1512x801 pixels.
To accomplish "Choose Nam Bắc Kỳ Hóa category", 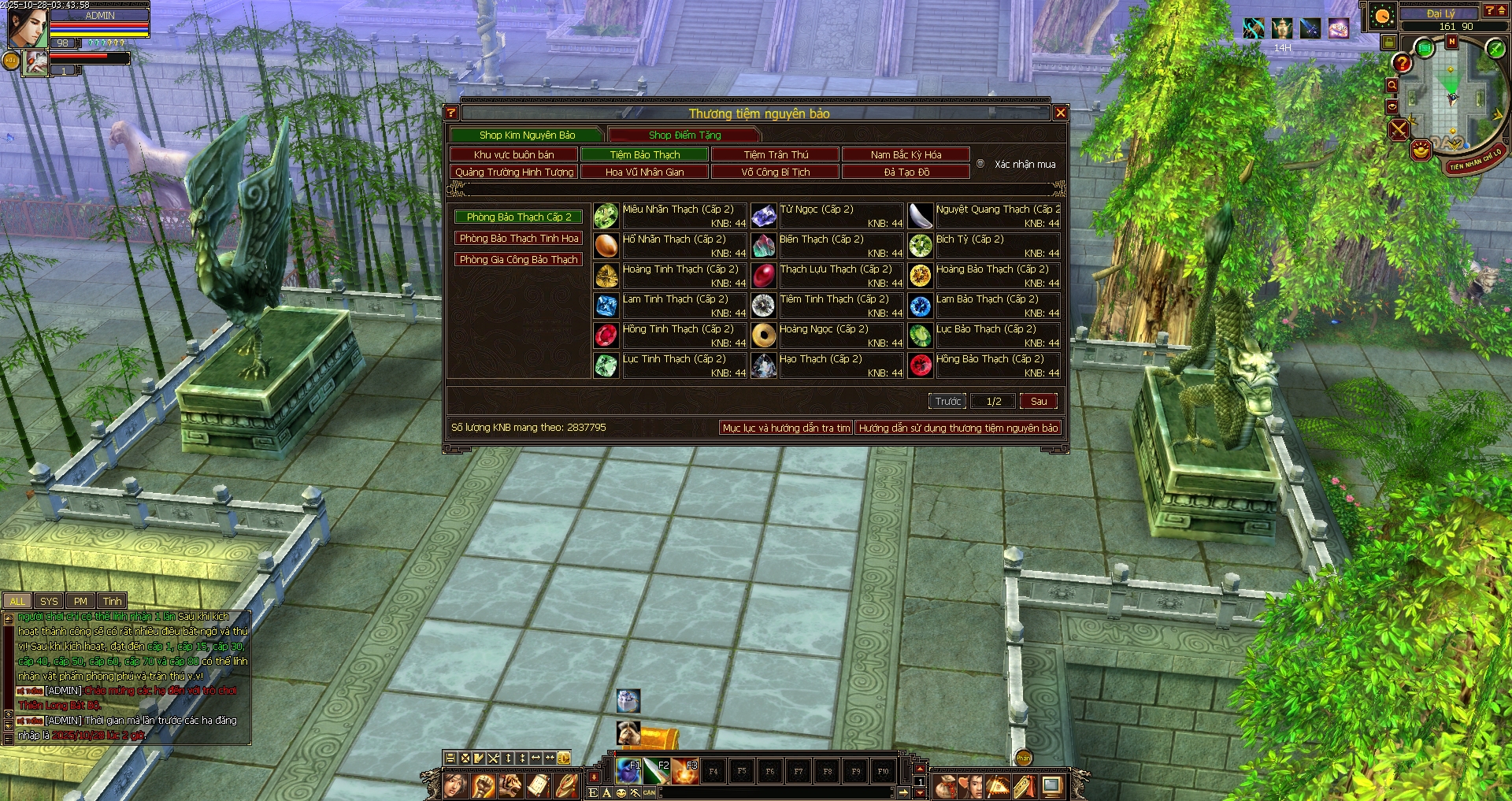I will tap(906, 154).
